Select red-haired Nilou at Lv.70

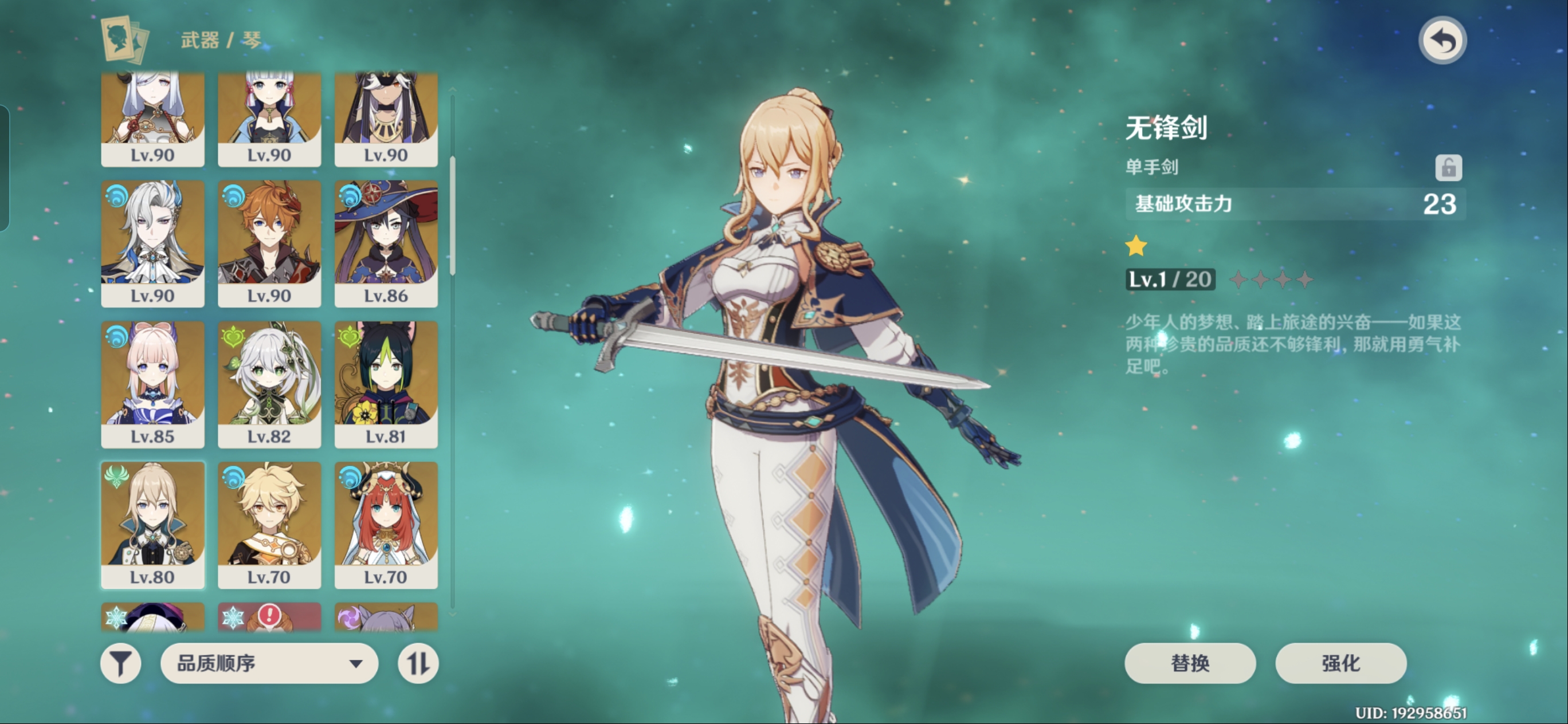pos(386,525)
